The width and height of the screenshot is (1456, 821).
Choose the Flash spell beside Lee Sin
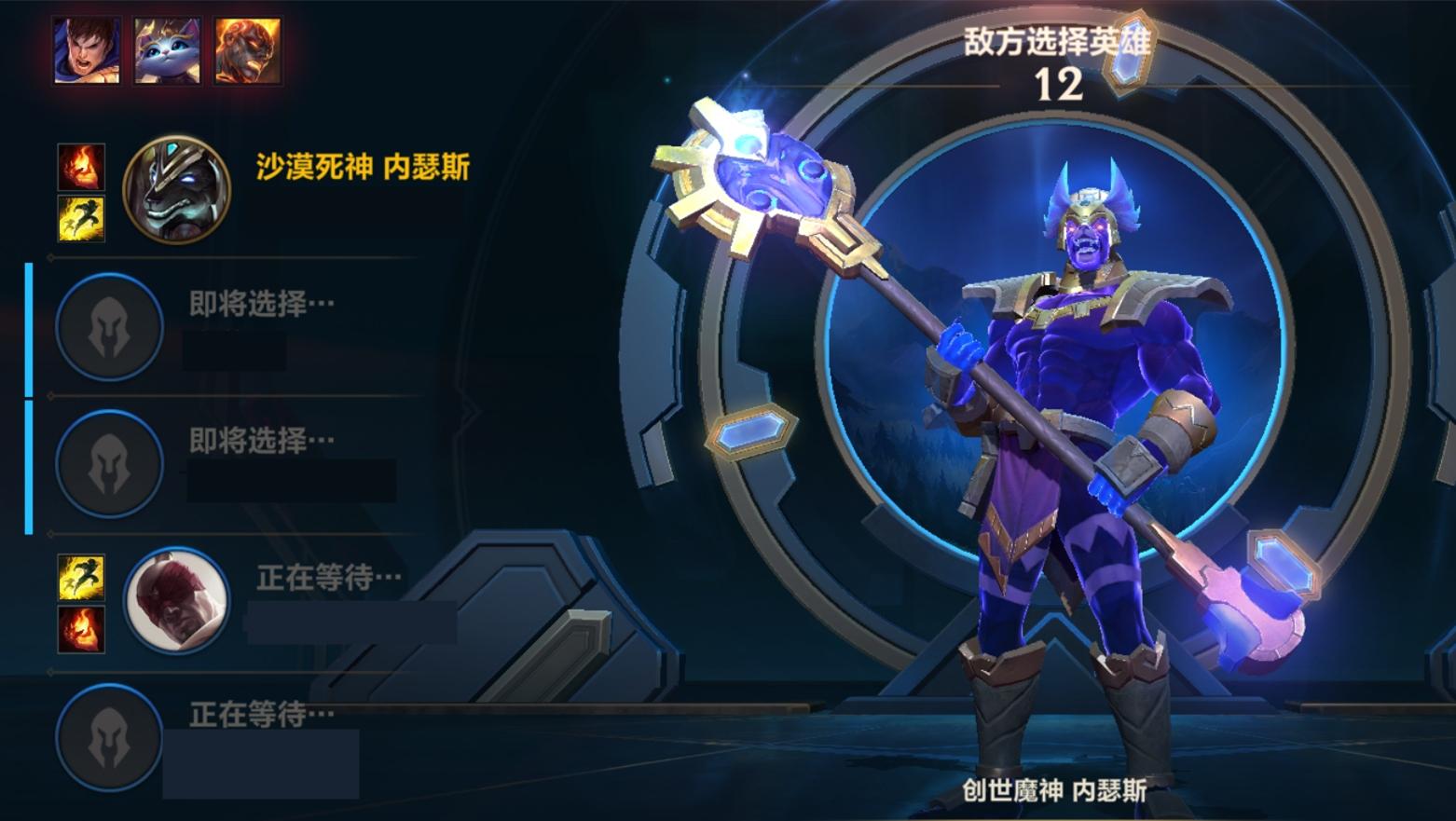(x=81, y=577)
